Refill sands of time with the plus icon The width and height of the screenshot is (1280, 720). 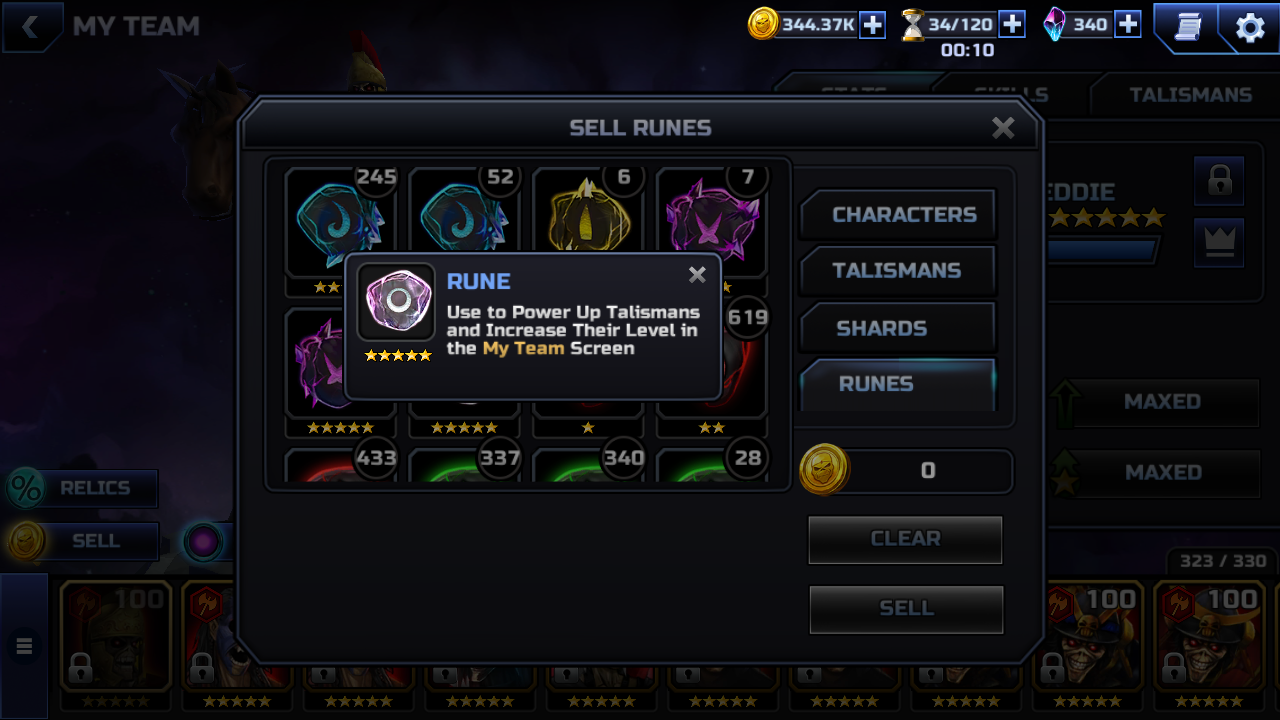(1010, 23)
